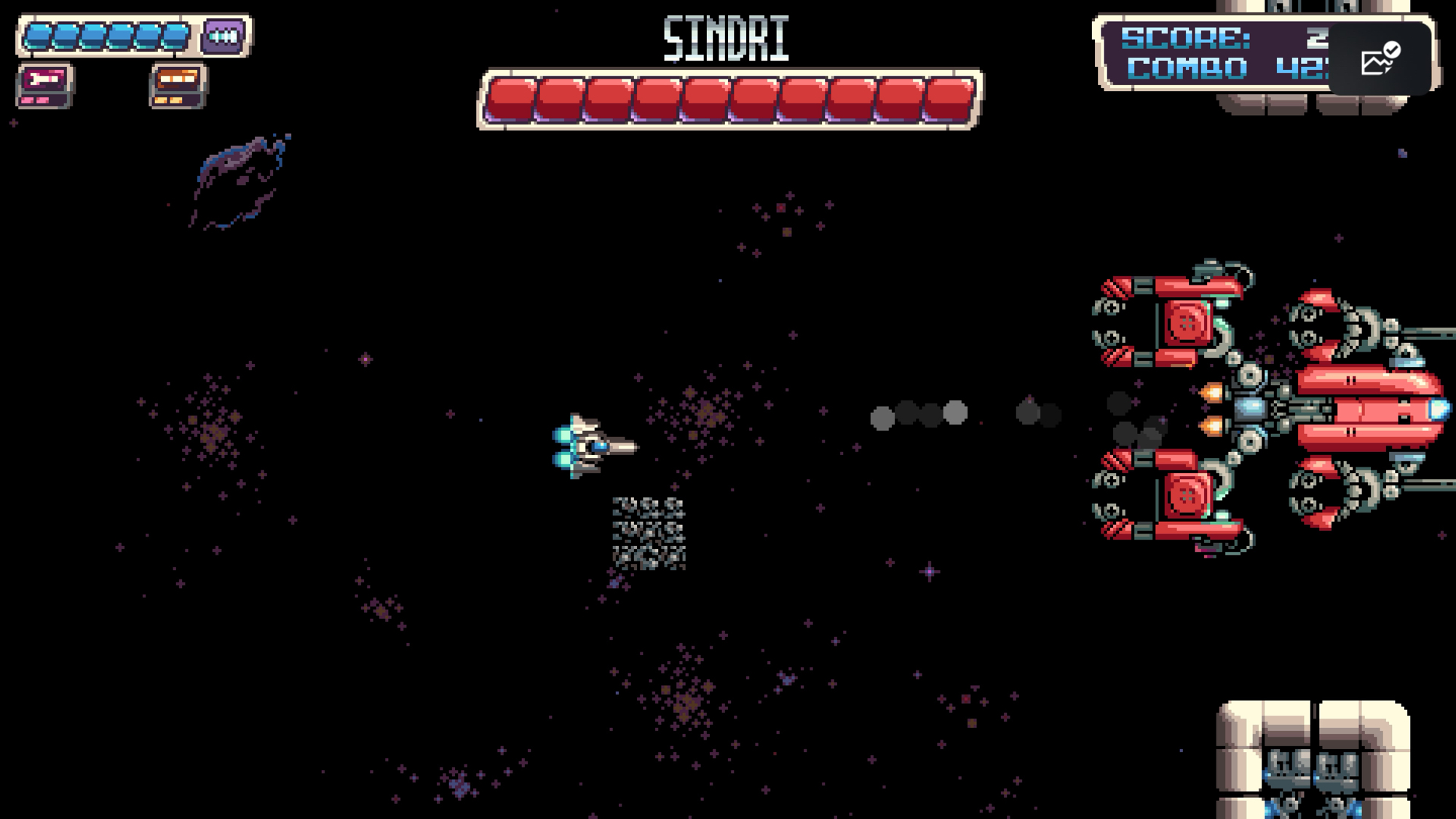Image resolution: width=1456 pixels, height=819 pixels.
Task: Select the orange triple-bar weapon slot
Action: tap(178, 85)
